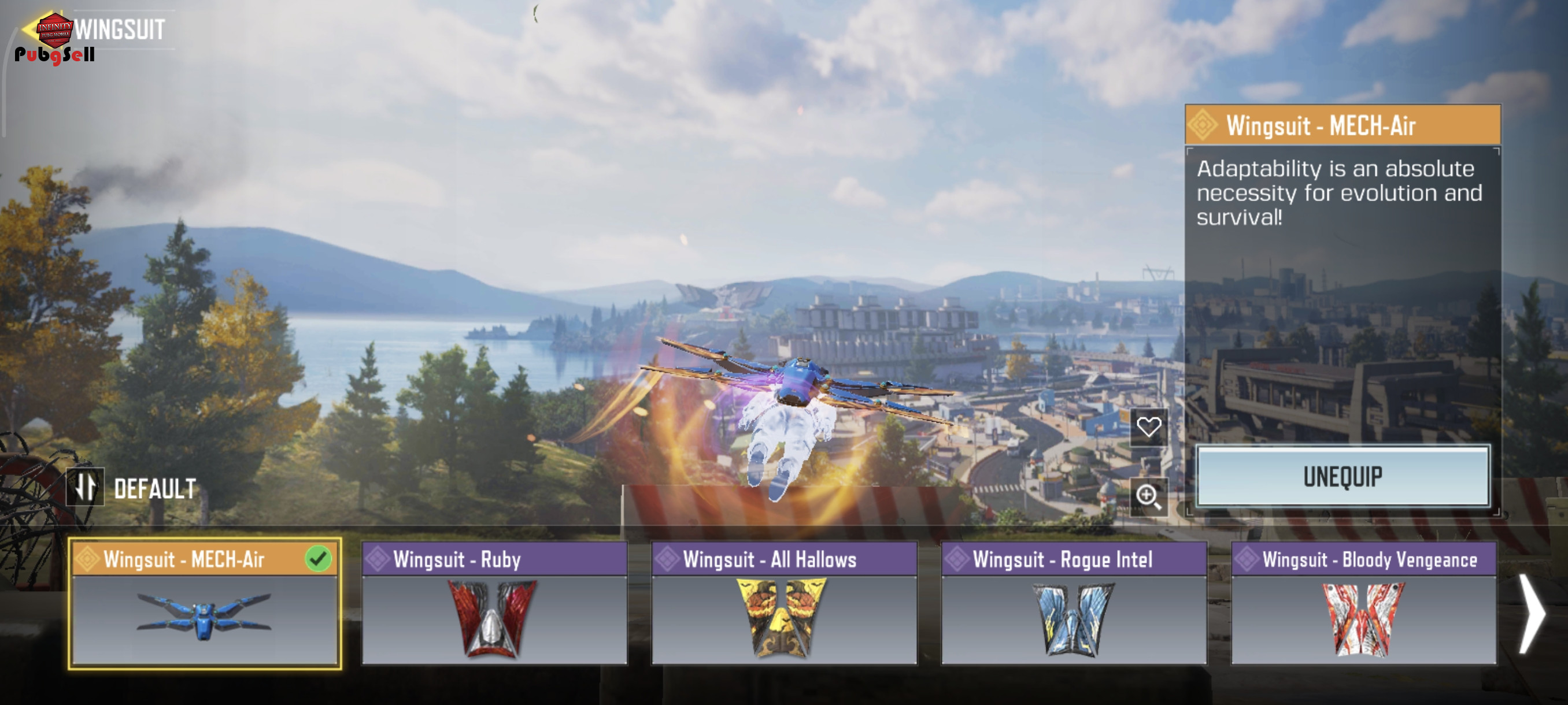Select the Wingsuit - Rogue Intel card
The width and height of the screenshot is (1568, 705).
click(x=1073, y=604)
